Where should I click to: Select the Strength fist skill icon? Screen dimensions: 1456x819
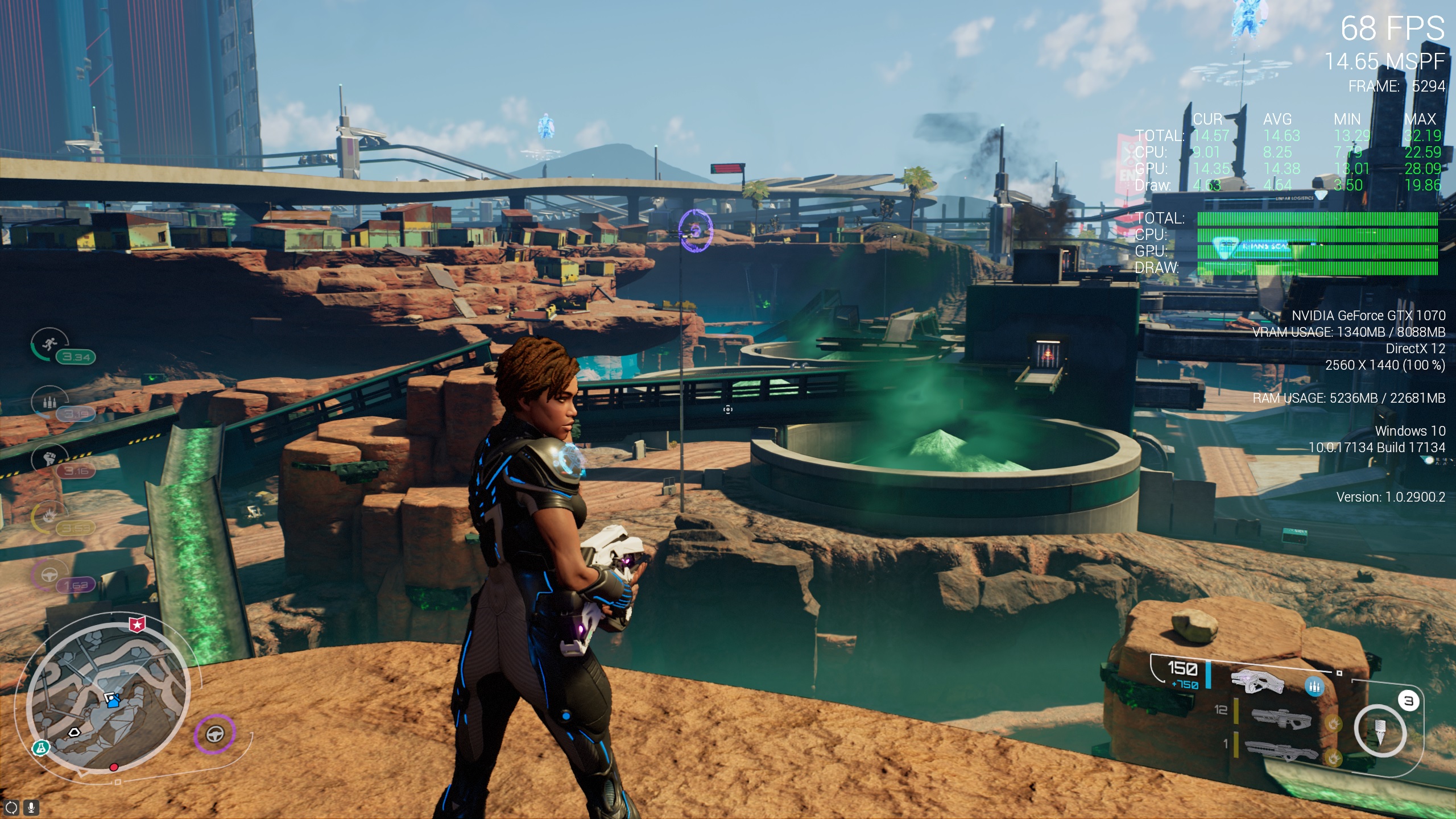tap(49, 458)
